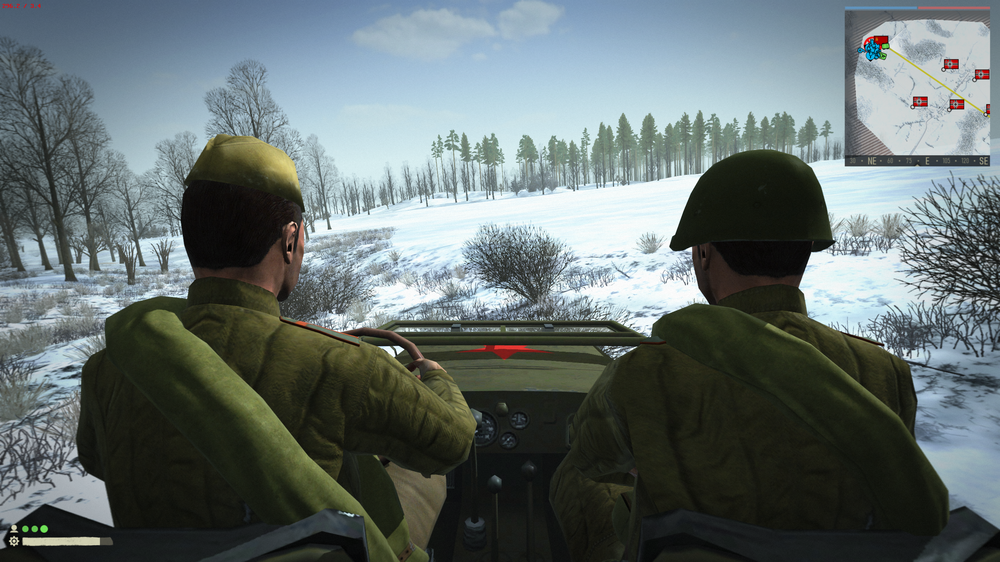
Task: Select the Soviet red flag marker on minimap
Action: [881, 41]
